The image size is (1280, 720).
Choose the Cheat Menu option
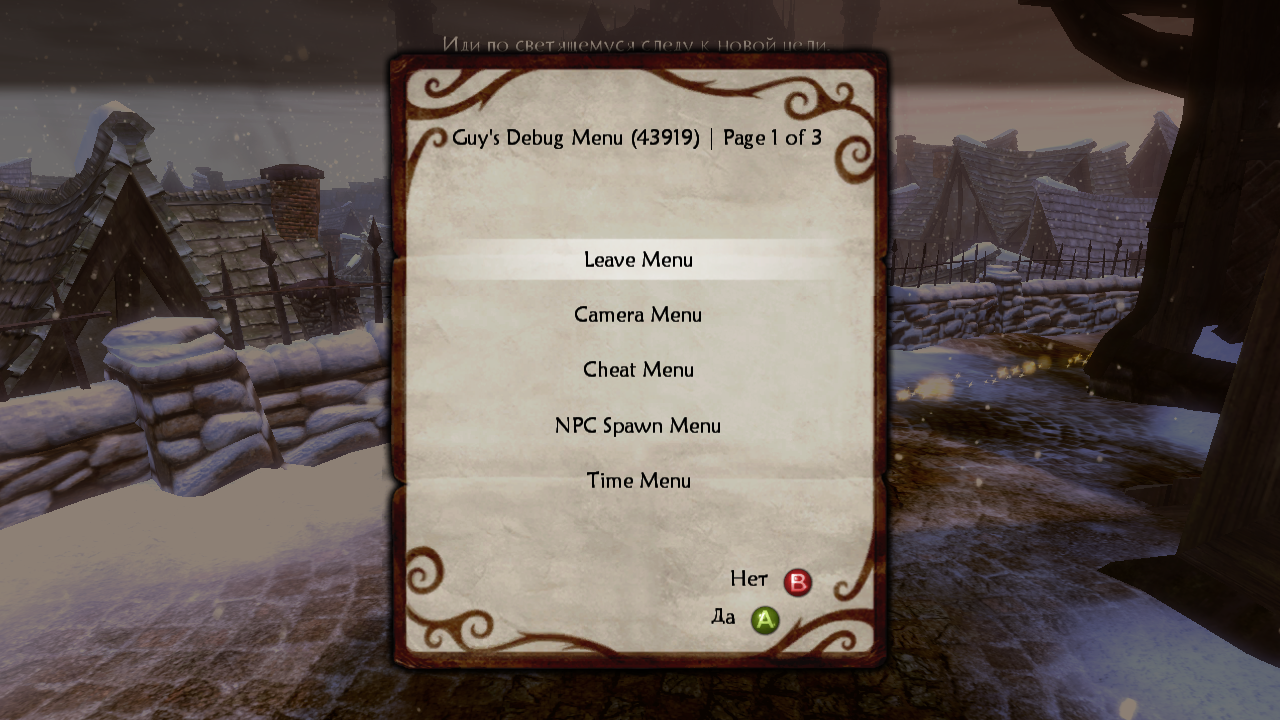click(x=638, y=370)
